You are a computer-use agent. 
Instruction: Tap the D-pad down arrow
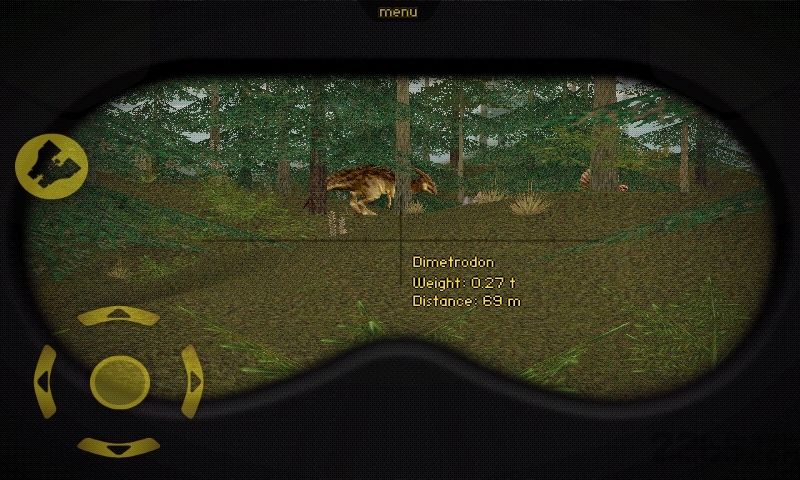click(x=119, y=447)
